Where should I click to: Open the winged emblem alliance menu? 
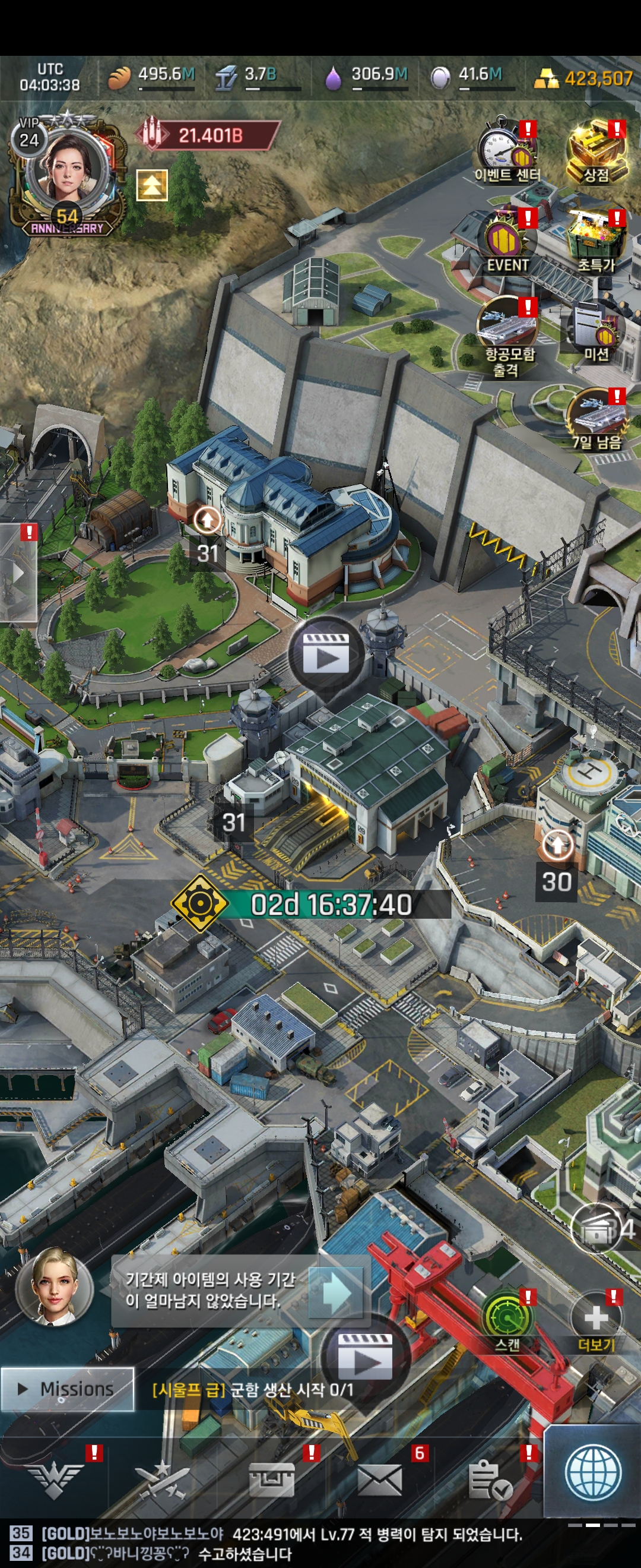pos(56,1480)
